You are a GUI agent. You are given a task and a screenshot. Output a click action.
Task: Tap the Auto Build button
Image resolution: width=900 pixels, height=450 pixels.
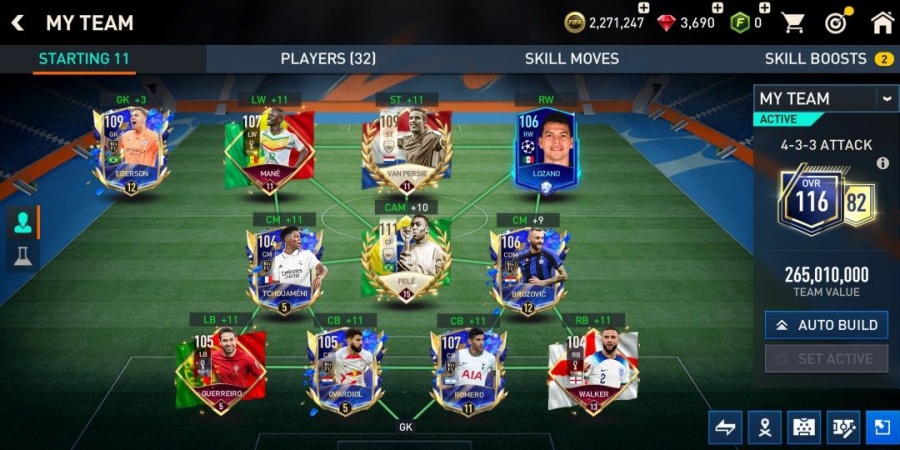(826, 325)
